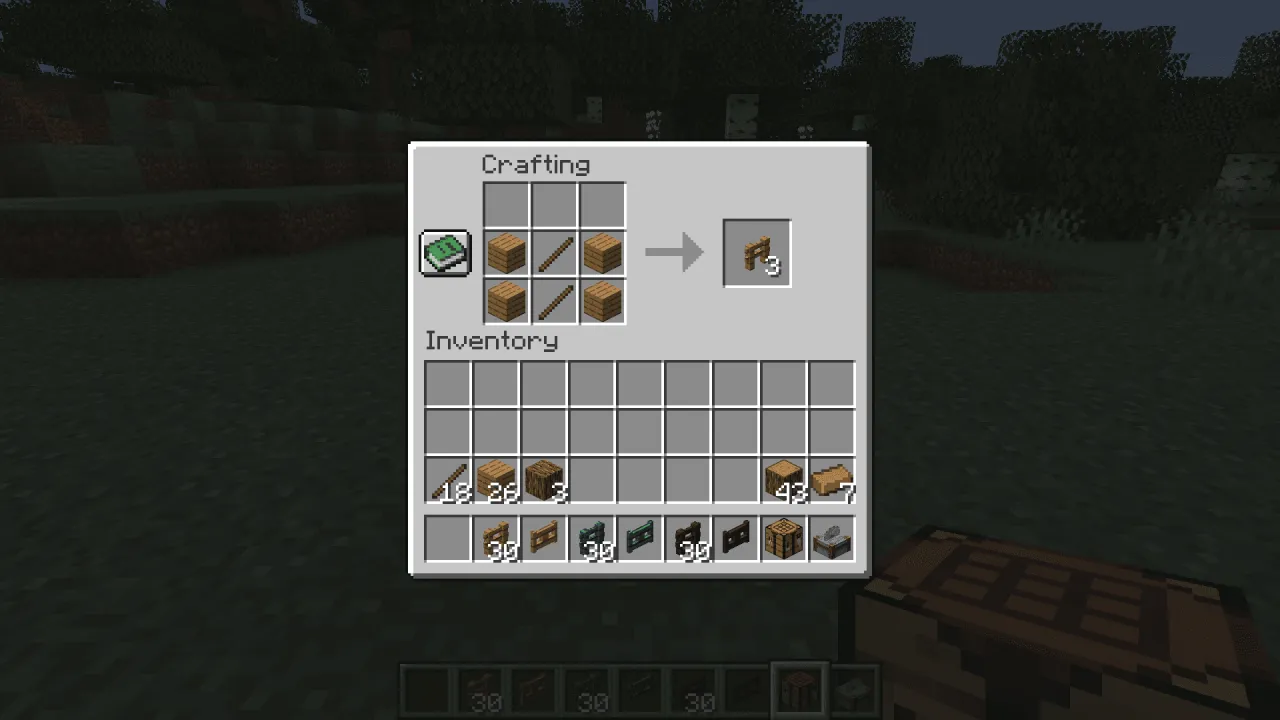Pick up the 43 oak planks near the boat
Screen dimensions: 1280x720
point(783,478)
